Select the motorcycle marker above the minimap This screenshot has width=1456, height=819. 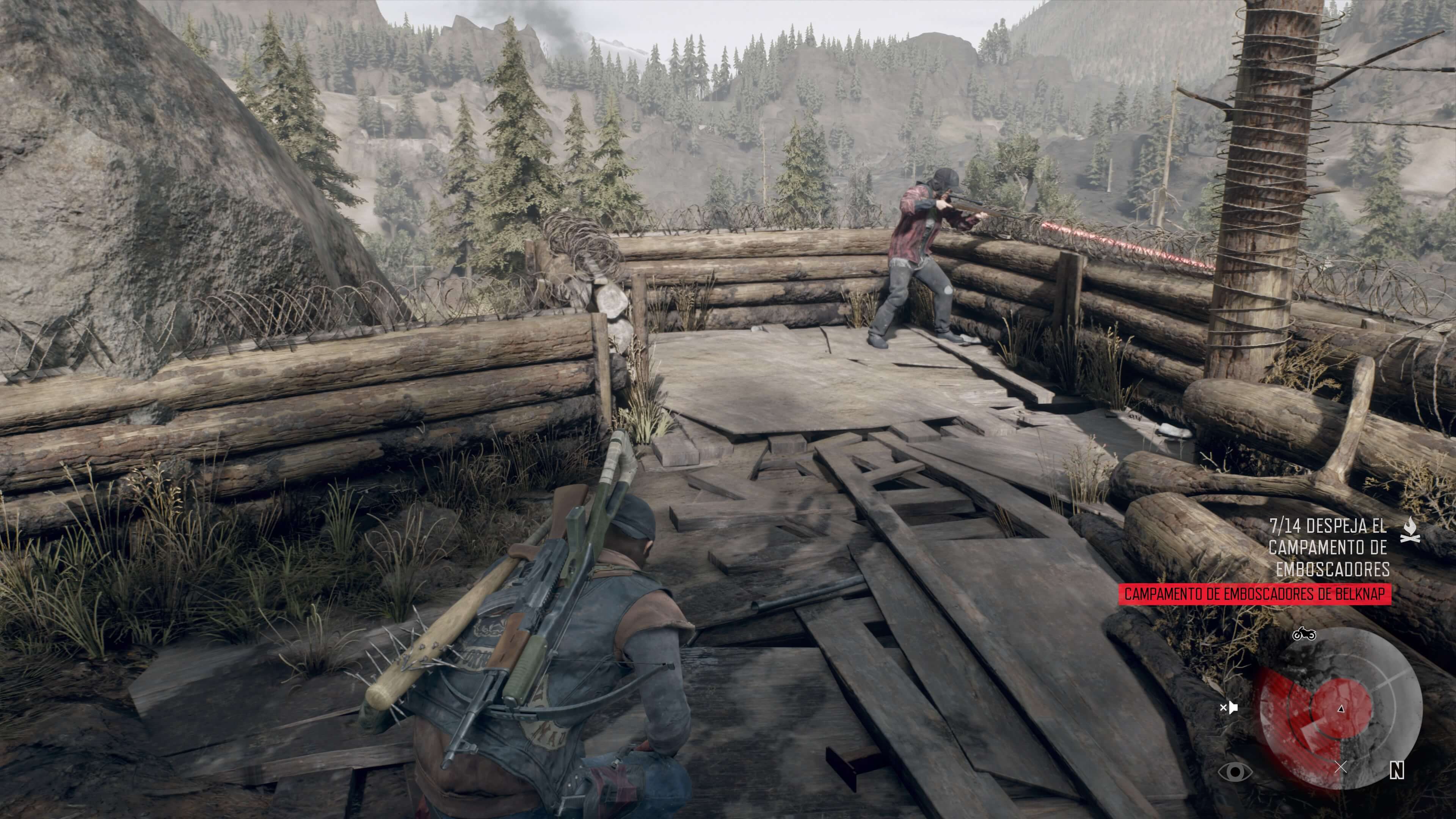click(x=1304, y=634)
